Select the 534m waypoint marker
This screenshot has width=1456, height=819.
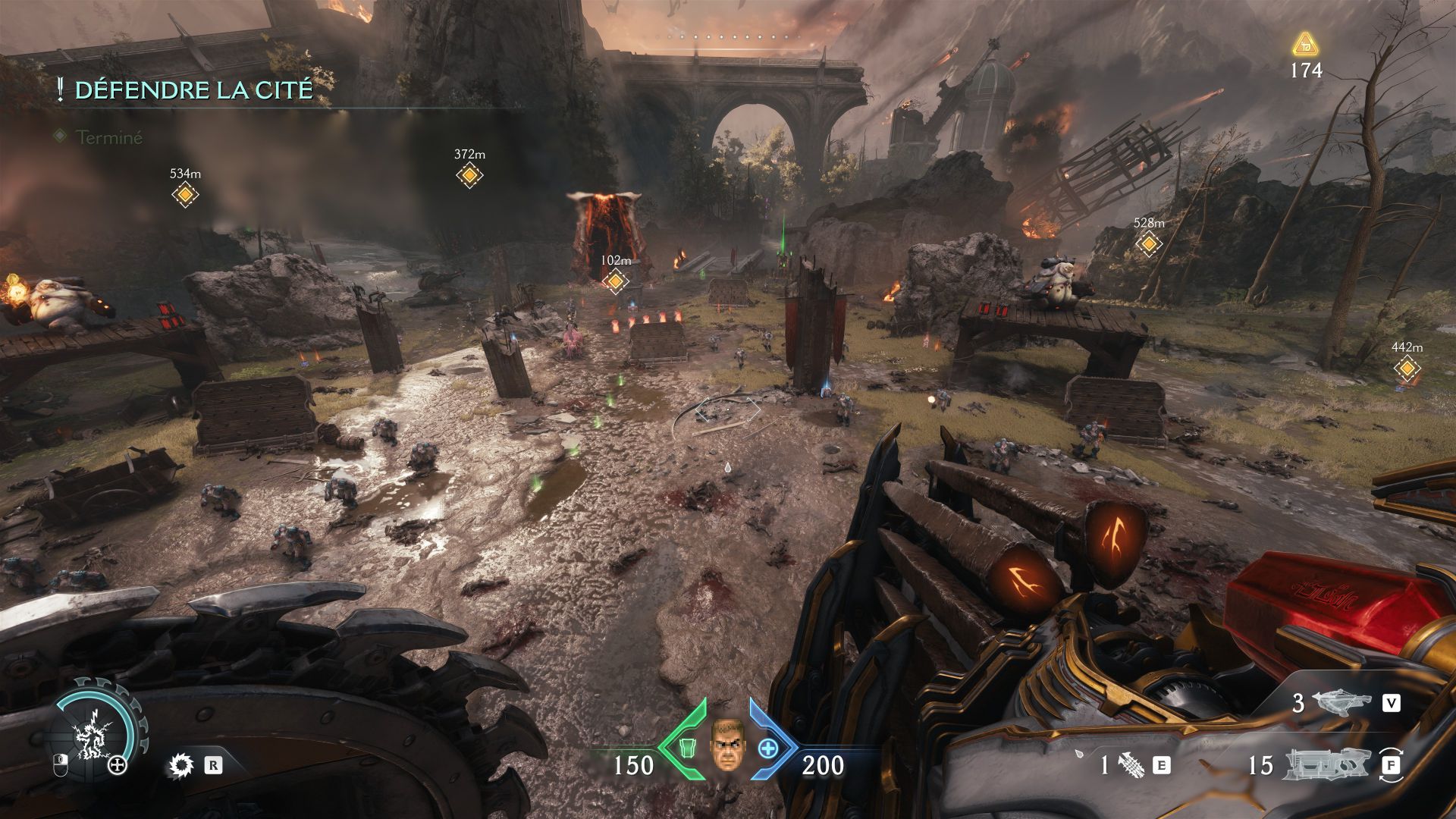(x=185, y=195)
